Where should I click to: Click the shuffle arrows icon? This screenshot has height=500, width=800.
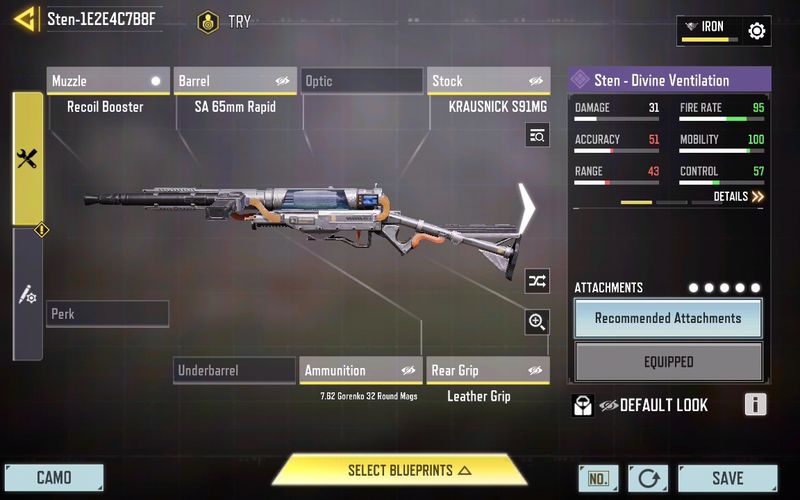coord(537,281)
